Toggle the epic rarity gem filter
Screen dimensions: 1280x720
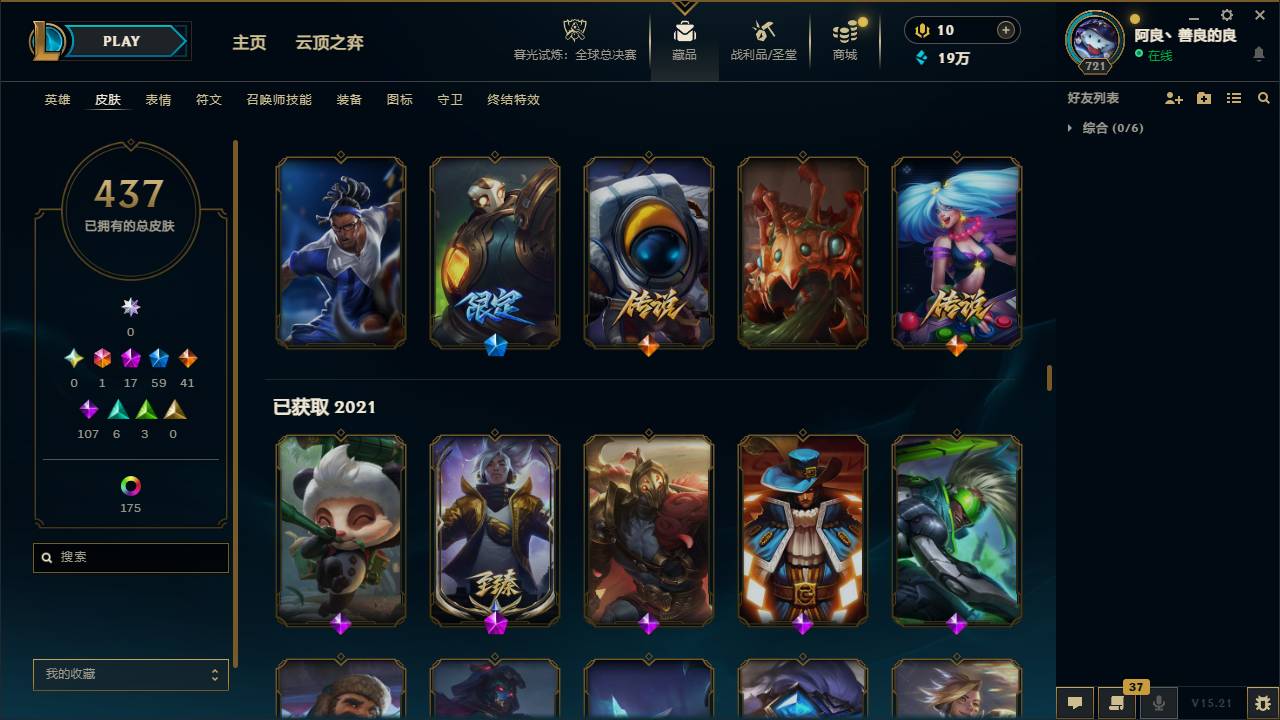[x=88, y=408]
